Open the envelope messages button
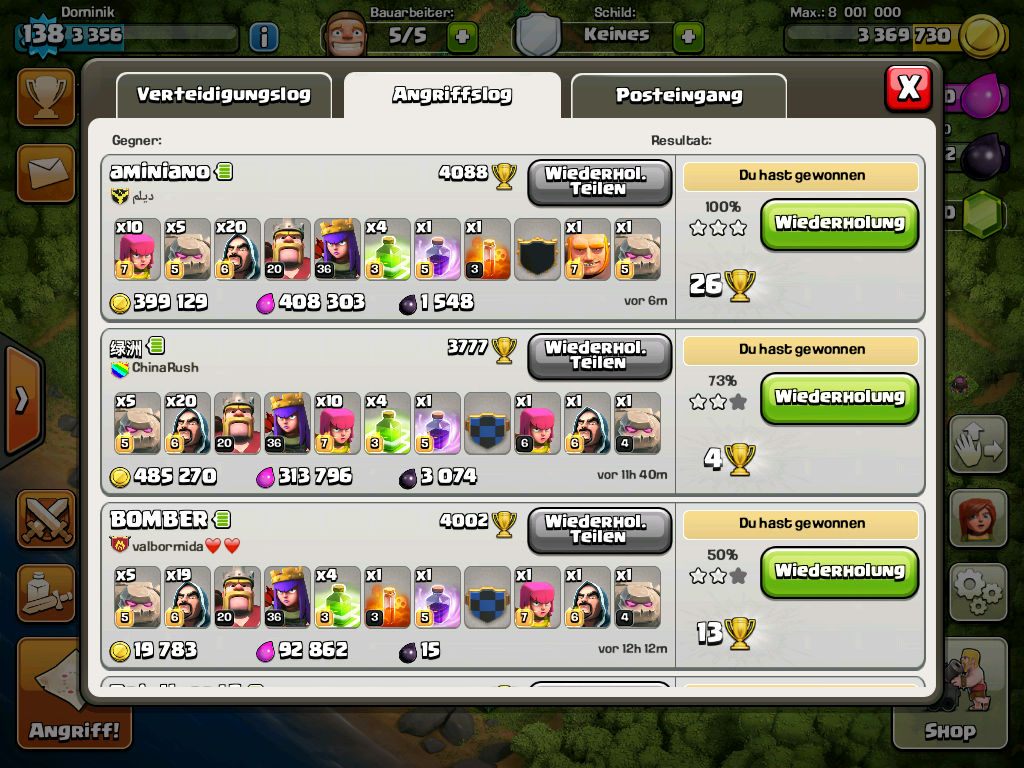The width and height of the screenshot is (1024, 768). pyautogui.click(x=46, y=172)
